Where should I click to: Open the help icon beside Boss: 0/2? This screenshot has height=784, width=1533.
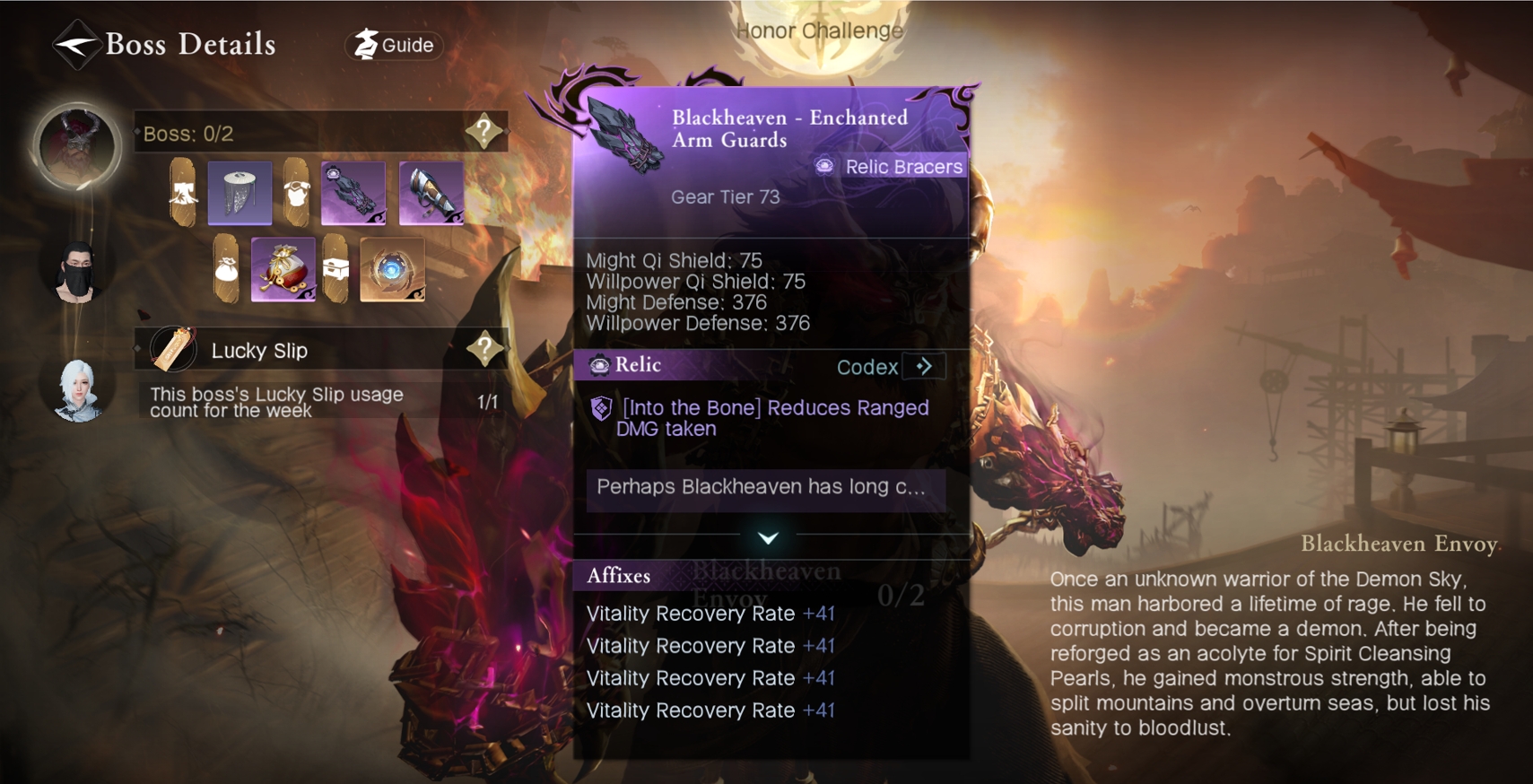click(x=483, y=132)
